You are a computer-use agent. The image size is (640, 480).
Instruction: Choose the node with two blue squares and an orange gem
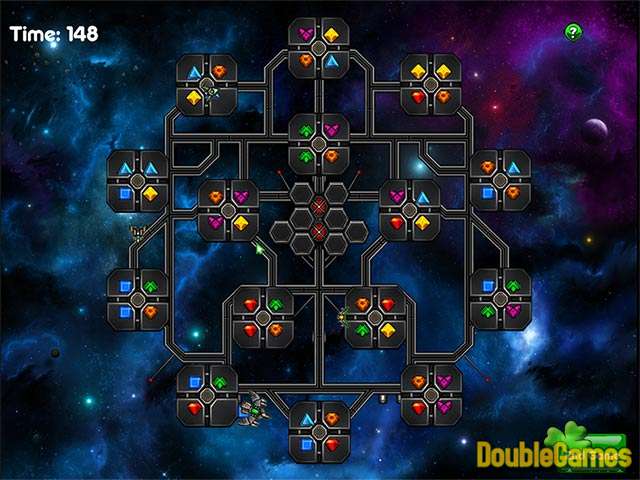click(x=138, y=299)
